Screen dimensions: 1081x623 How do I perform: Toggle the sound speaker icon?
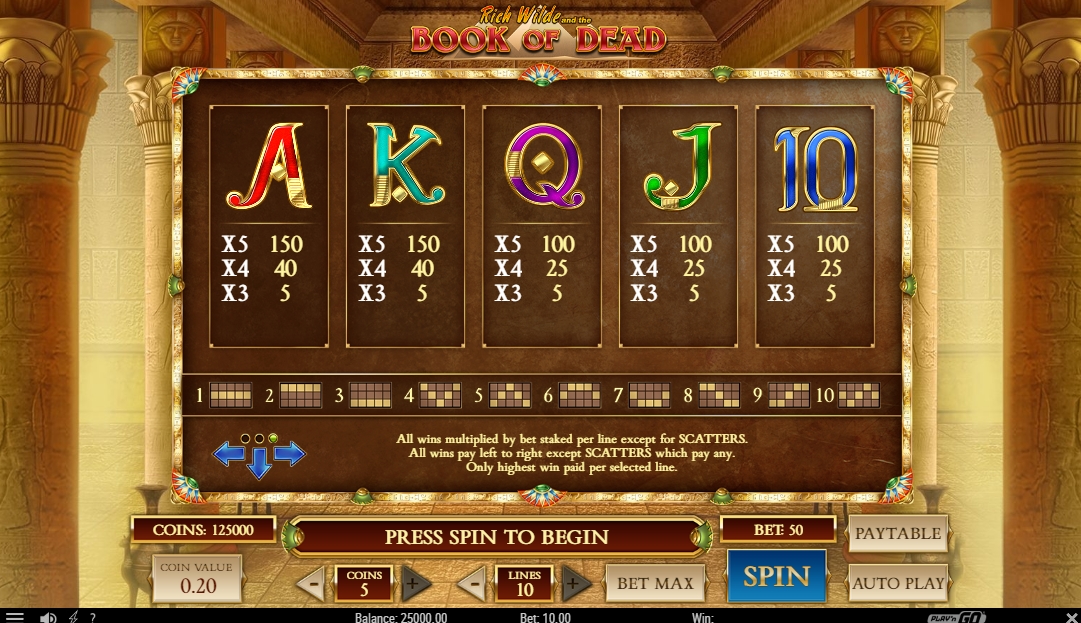(x=47, y=617)
